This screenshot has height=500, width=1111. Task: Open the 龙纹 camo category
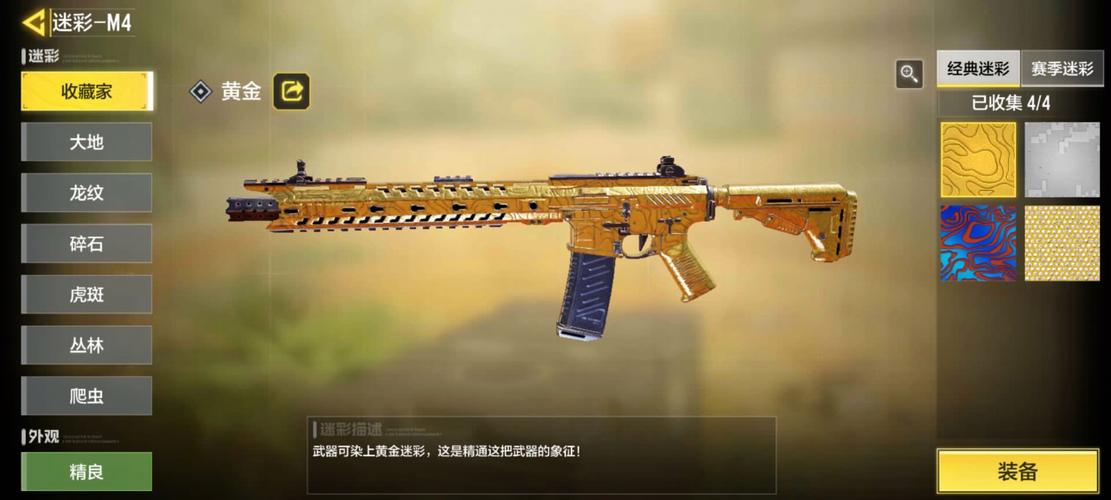coord(87,193)
